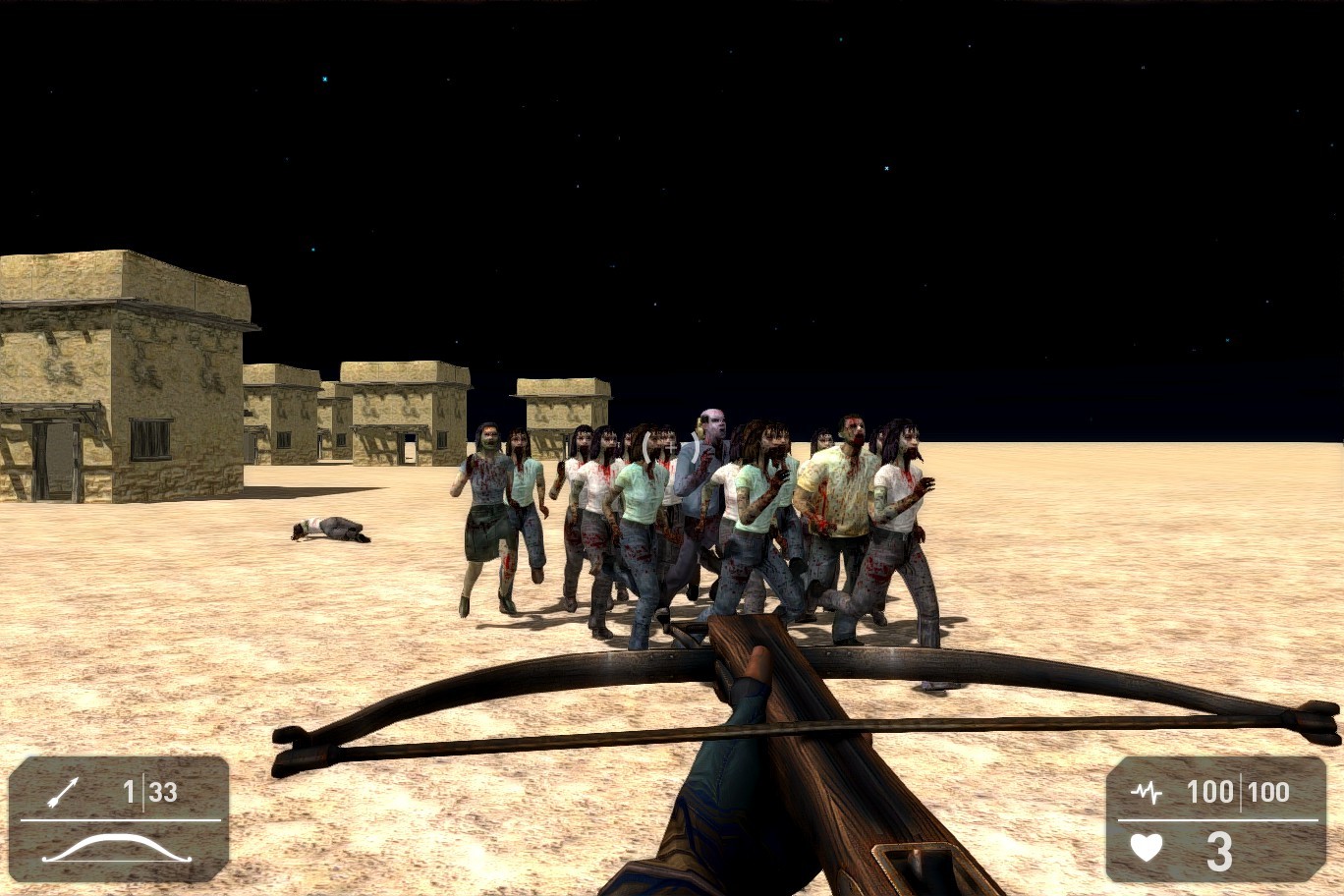Click the heartbeat icon on the health panel

point(1148,792)
